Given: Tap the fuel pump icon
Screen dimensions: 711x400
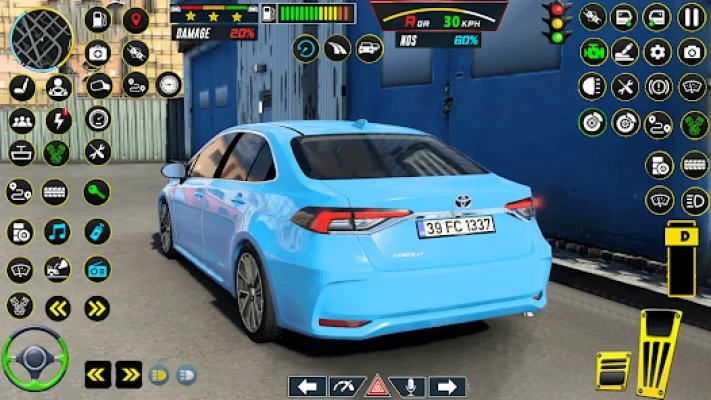Looking at the screenshot, I should click(x=97, y=18).
